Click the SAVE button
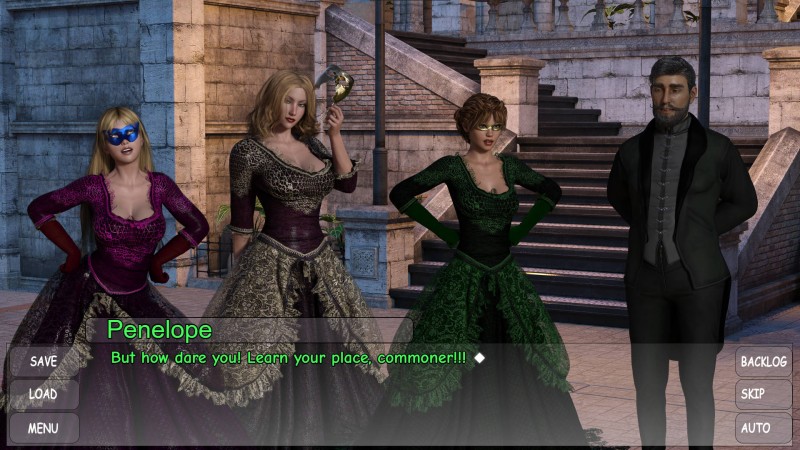The width and height of the screenshot is (800, 450). tap(43, 361)
